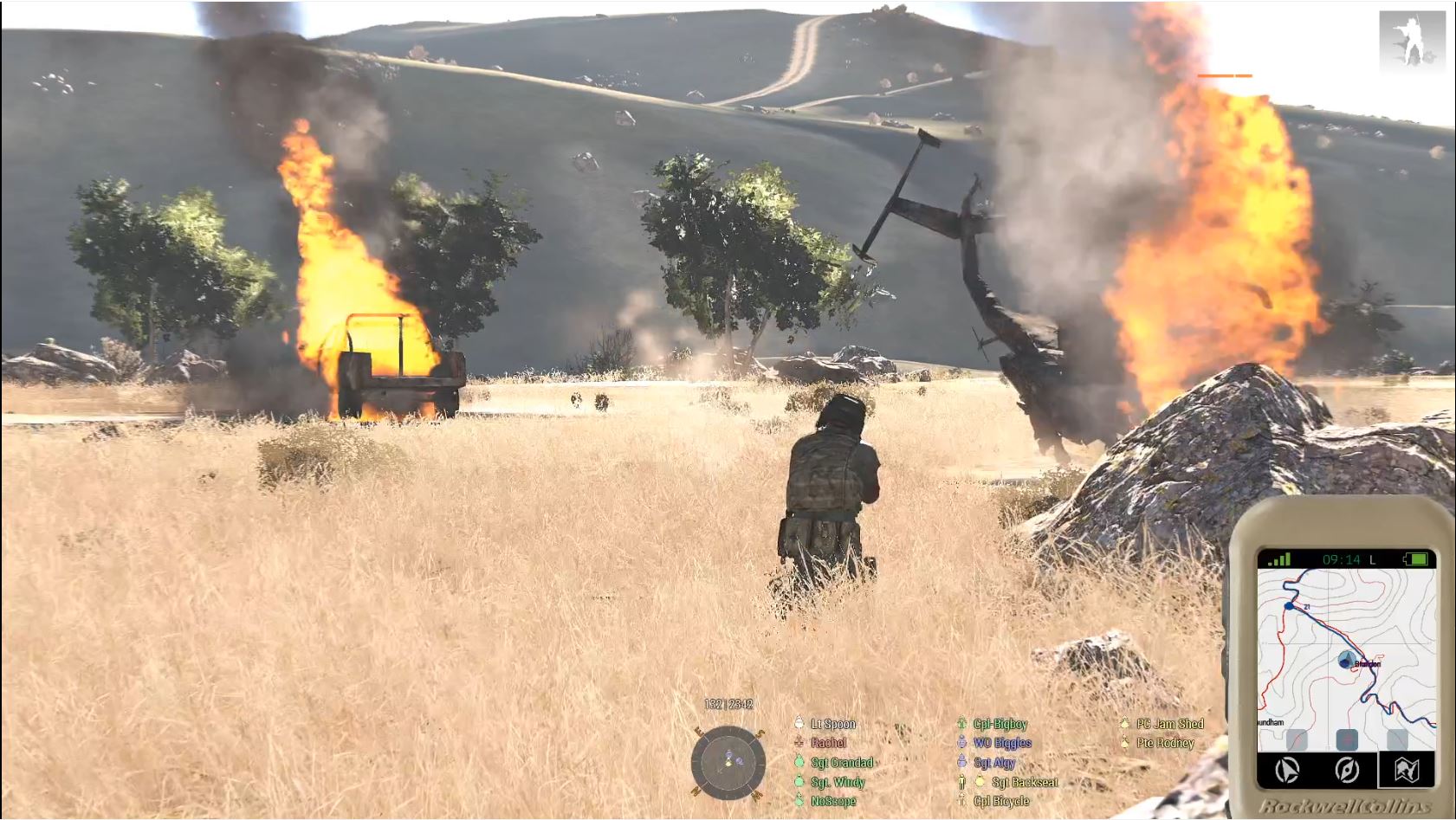Activate the GPS map view button

point(1407,769)
